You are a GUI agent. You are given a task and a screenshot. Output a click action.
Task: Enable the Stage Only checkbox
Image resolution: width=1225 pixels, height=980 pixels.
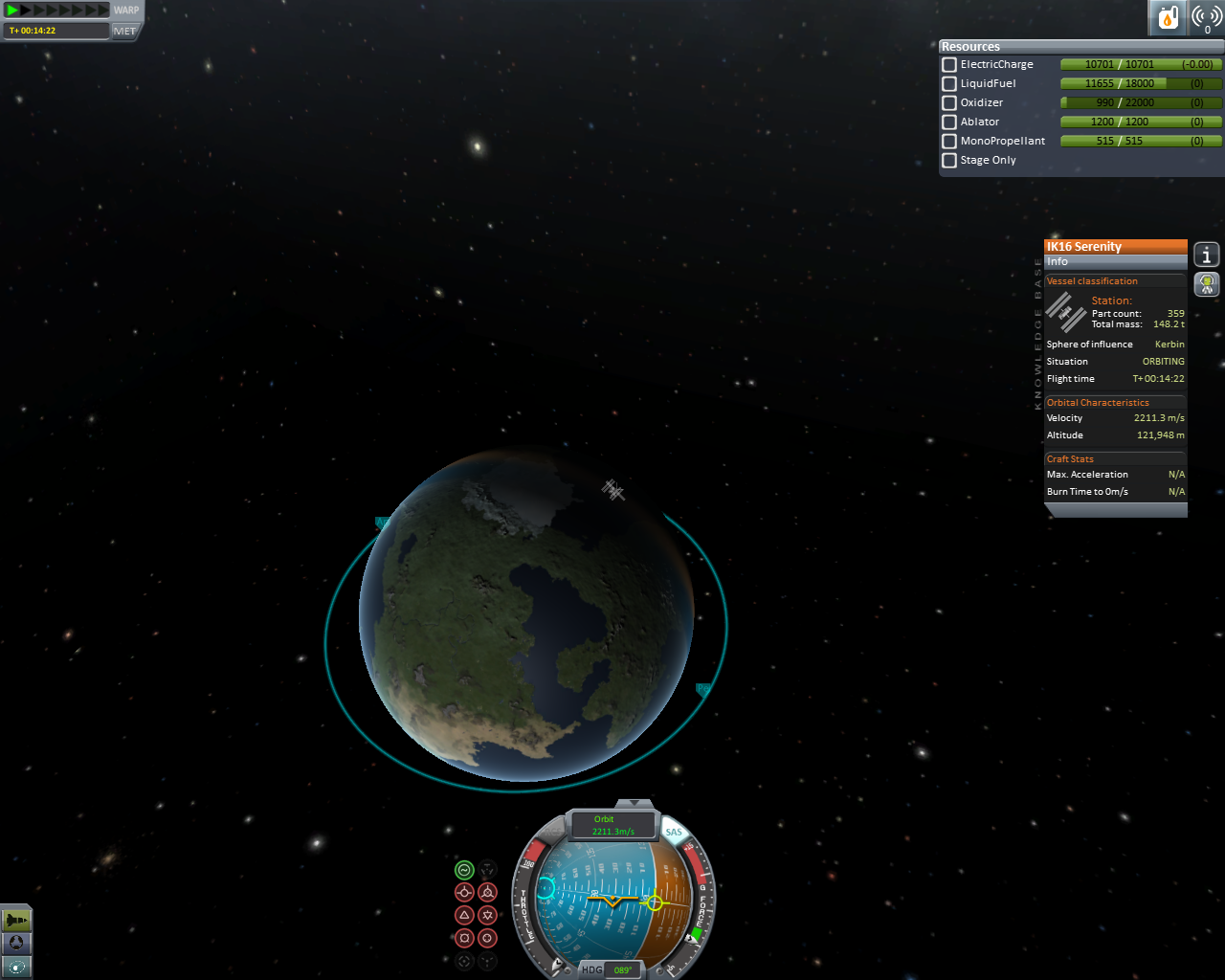(x=949, y=161)
